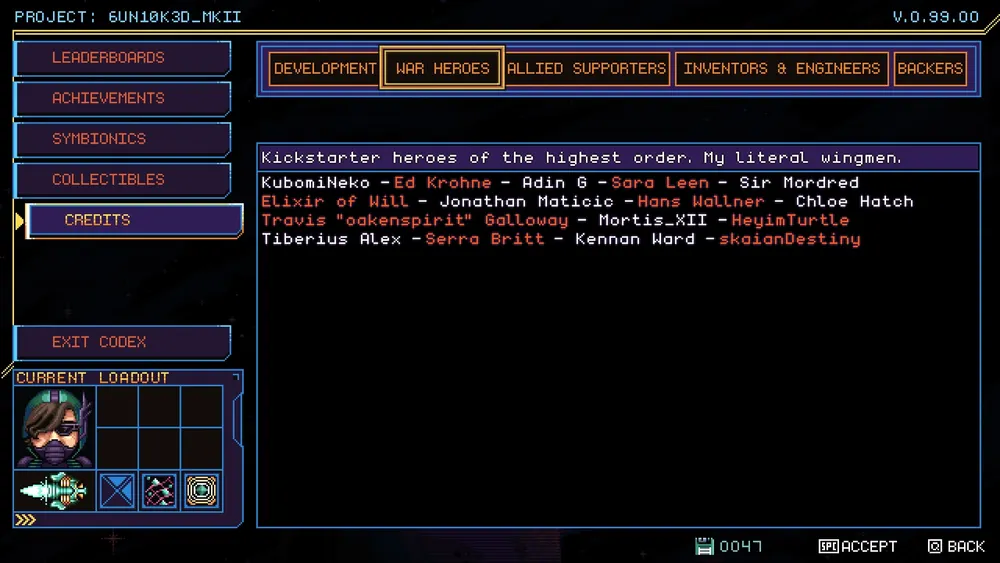Select the red wavy grid loadout icon

coord(160,491)
